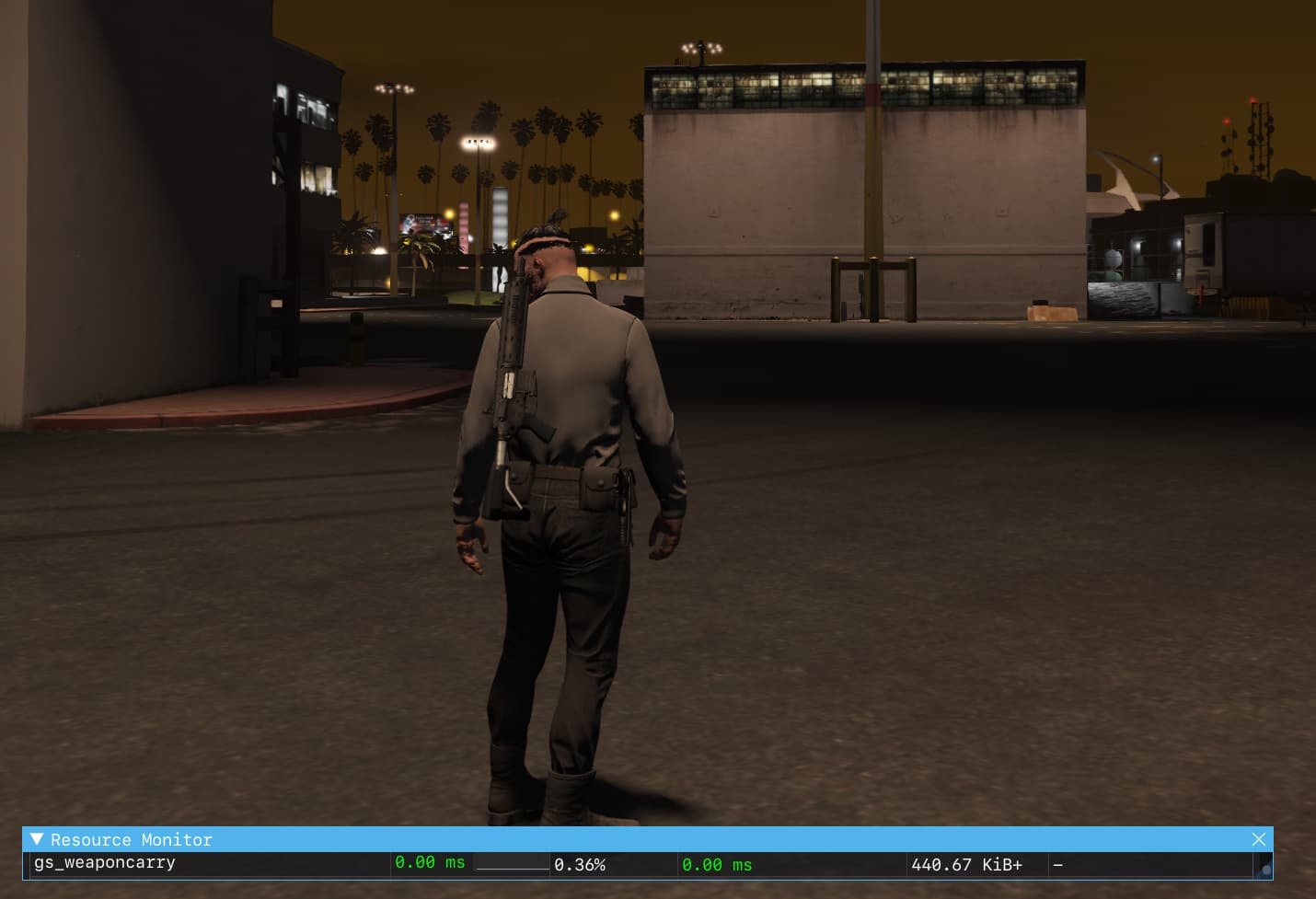Close the Resource Monitor overlay
Image resolution: width=1316 pixels, height=899 pixels.
pyautogui.click(x=1258, y=838)
